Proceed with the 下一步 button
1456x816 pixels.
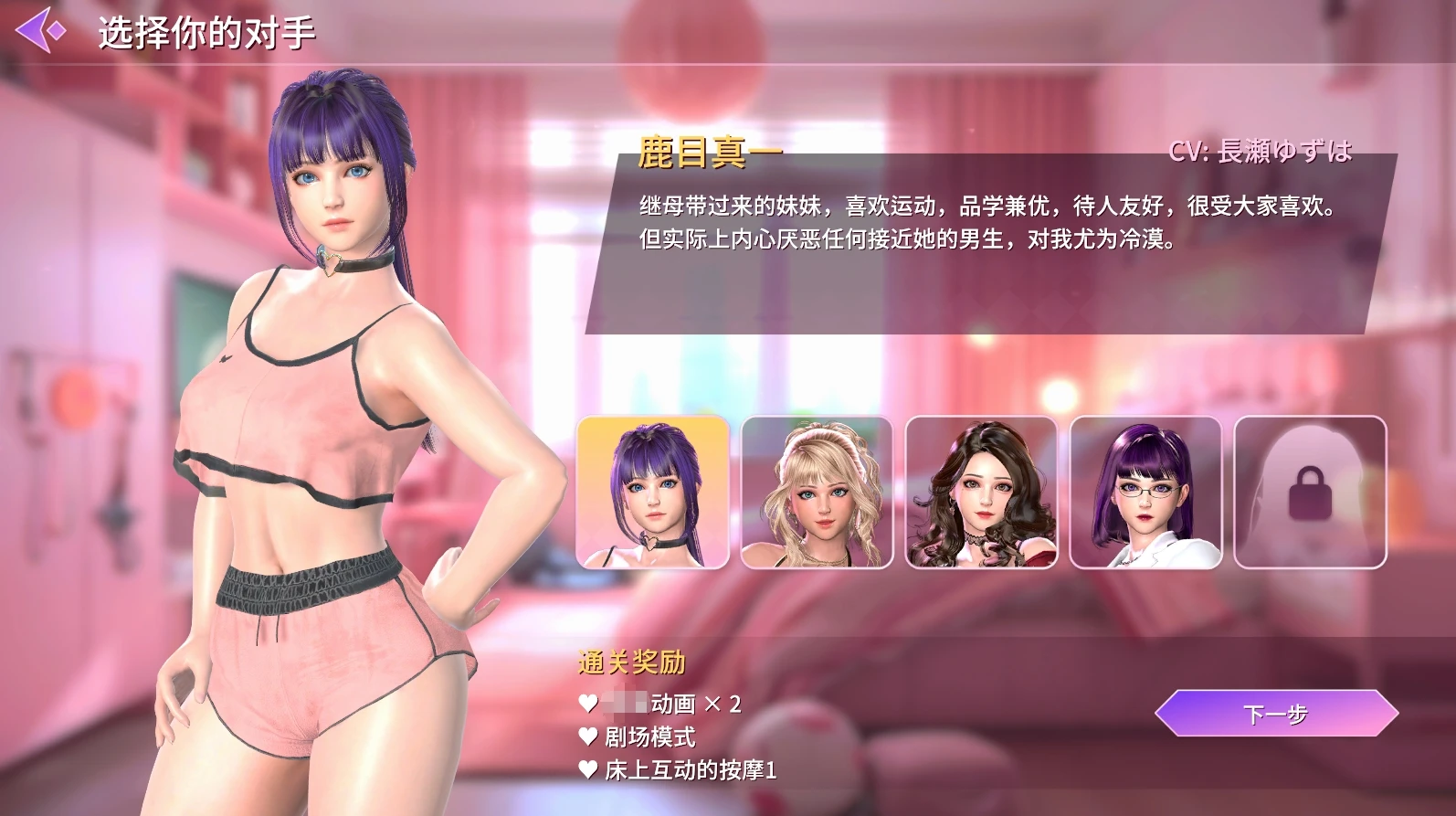point(1275,714)
